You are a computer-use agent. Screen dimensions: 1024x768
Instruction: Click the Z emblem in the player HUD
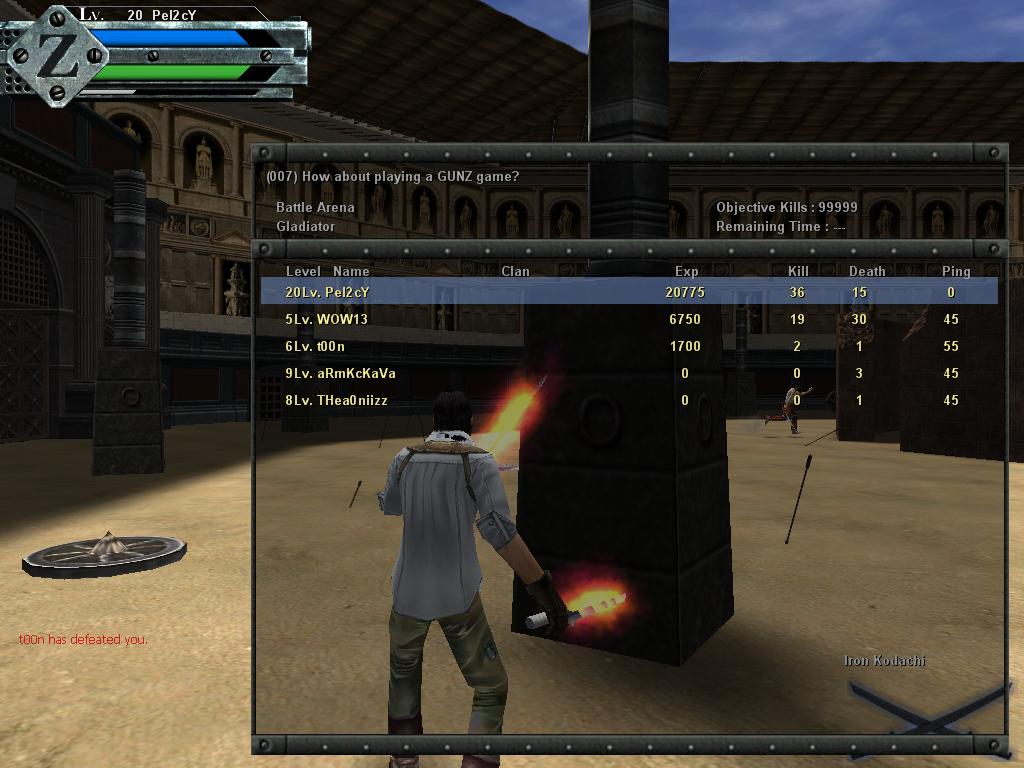[57, 57]
